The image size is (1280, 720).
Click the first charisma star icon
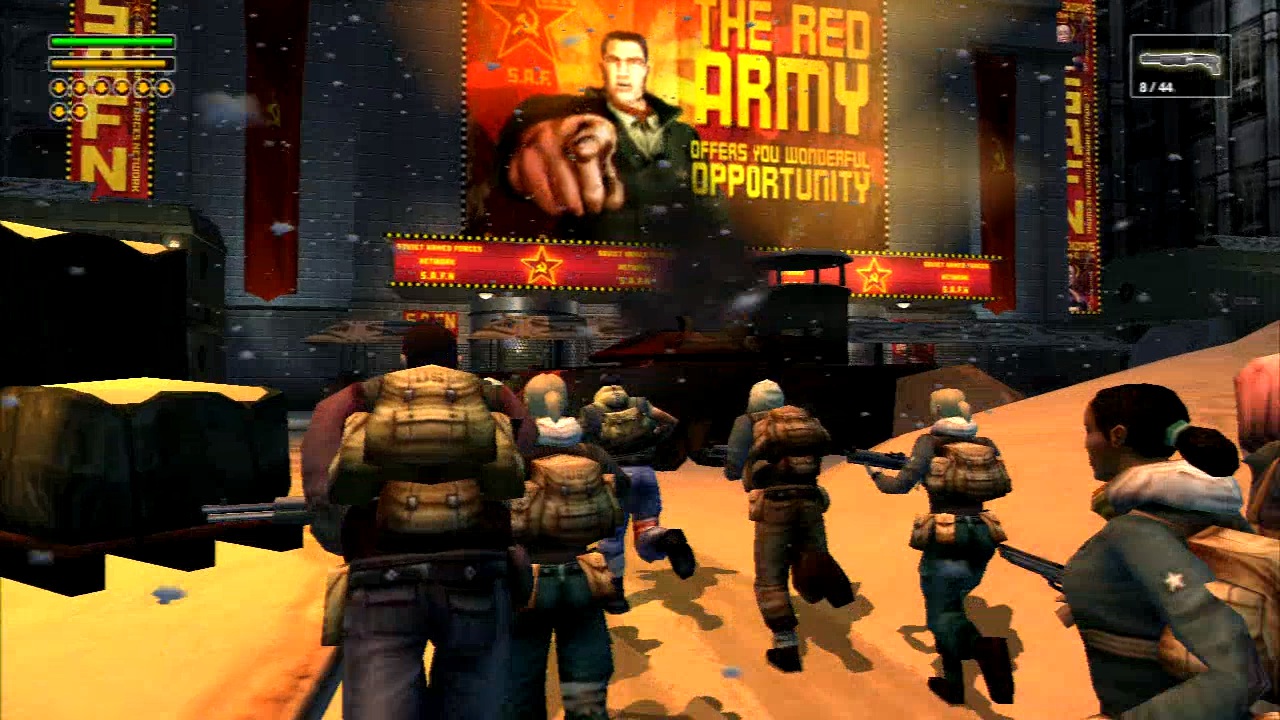click(59, 87)
